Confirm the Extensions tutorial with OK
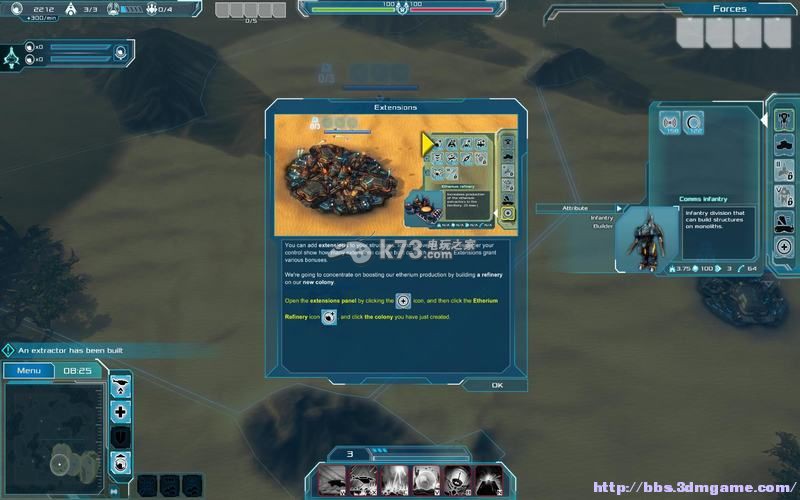Screen dimensions: 800x500 click(x=497, y=385)
